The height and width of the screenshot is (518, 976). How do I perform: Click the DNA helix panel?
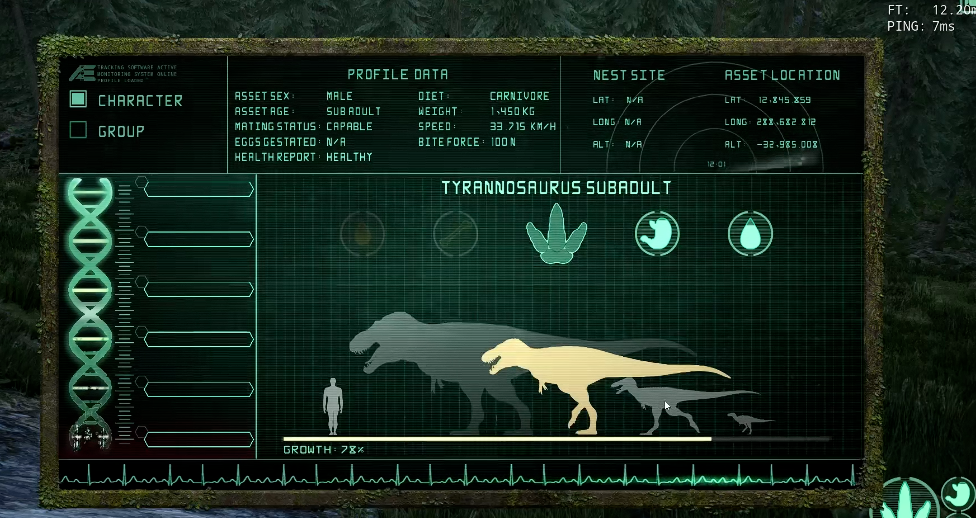(89, 310)
